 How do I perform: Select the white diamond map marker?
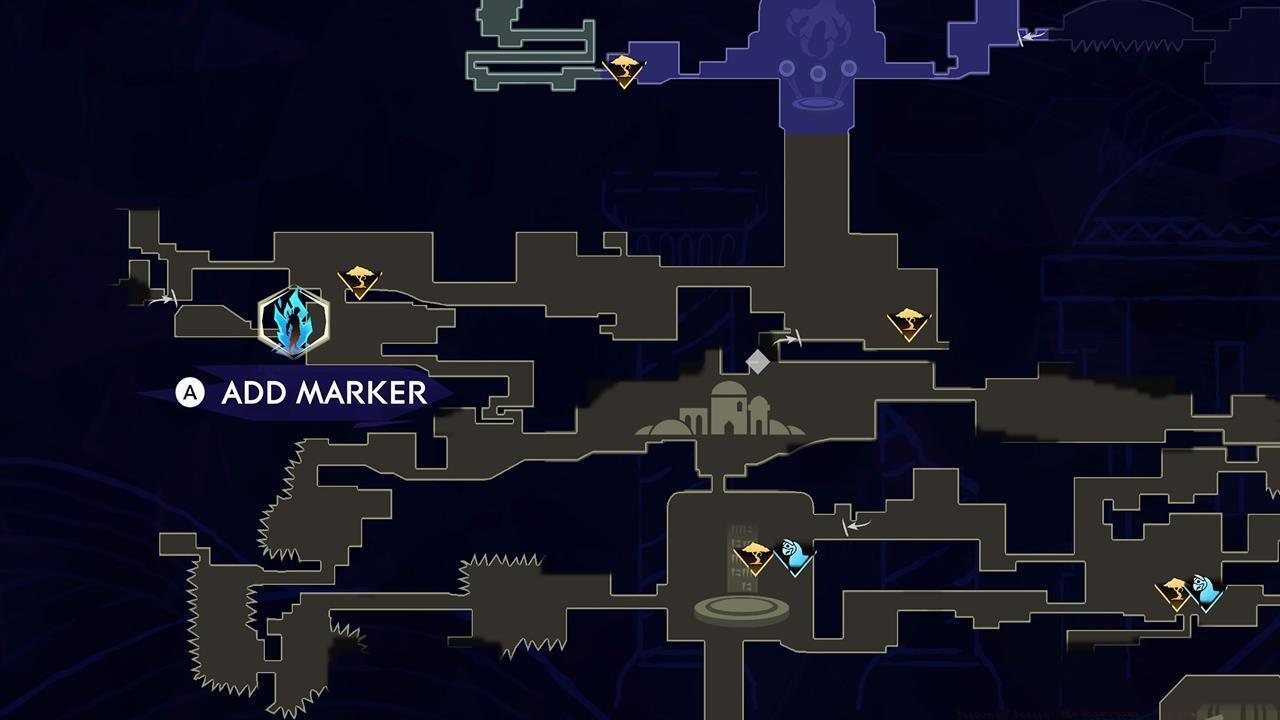tap(760, 360)
